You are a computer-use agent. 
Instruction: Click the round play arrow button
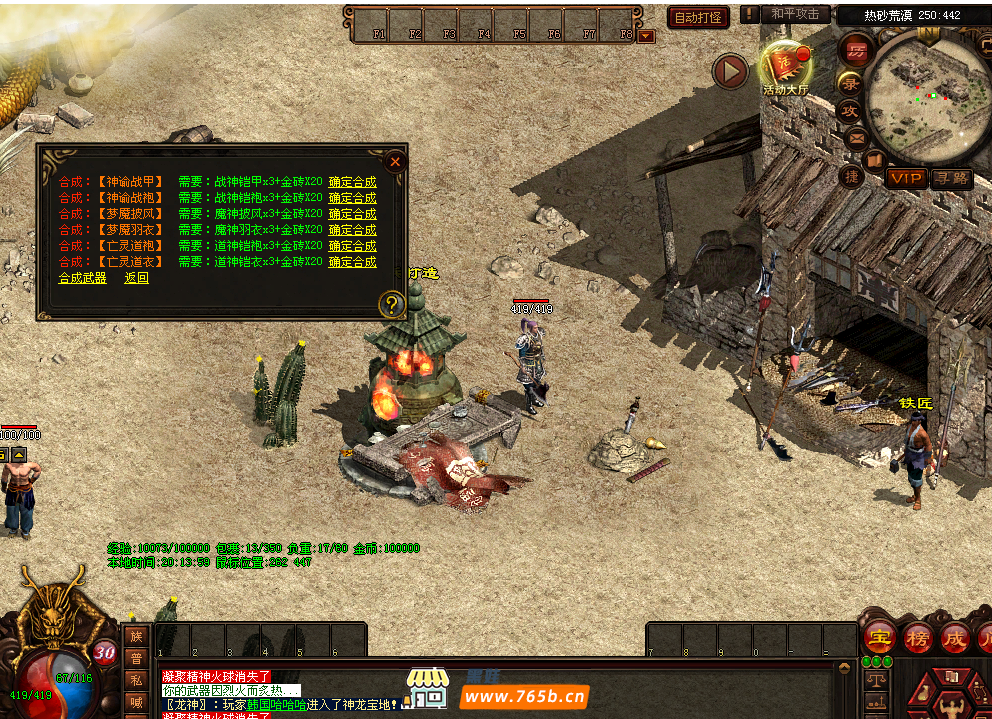[731, 71]
